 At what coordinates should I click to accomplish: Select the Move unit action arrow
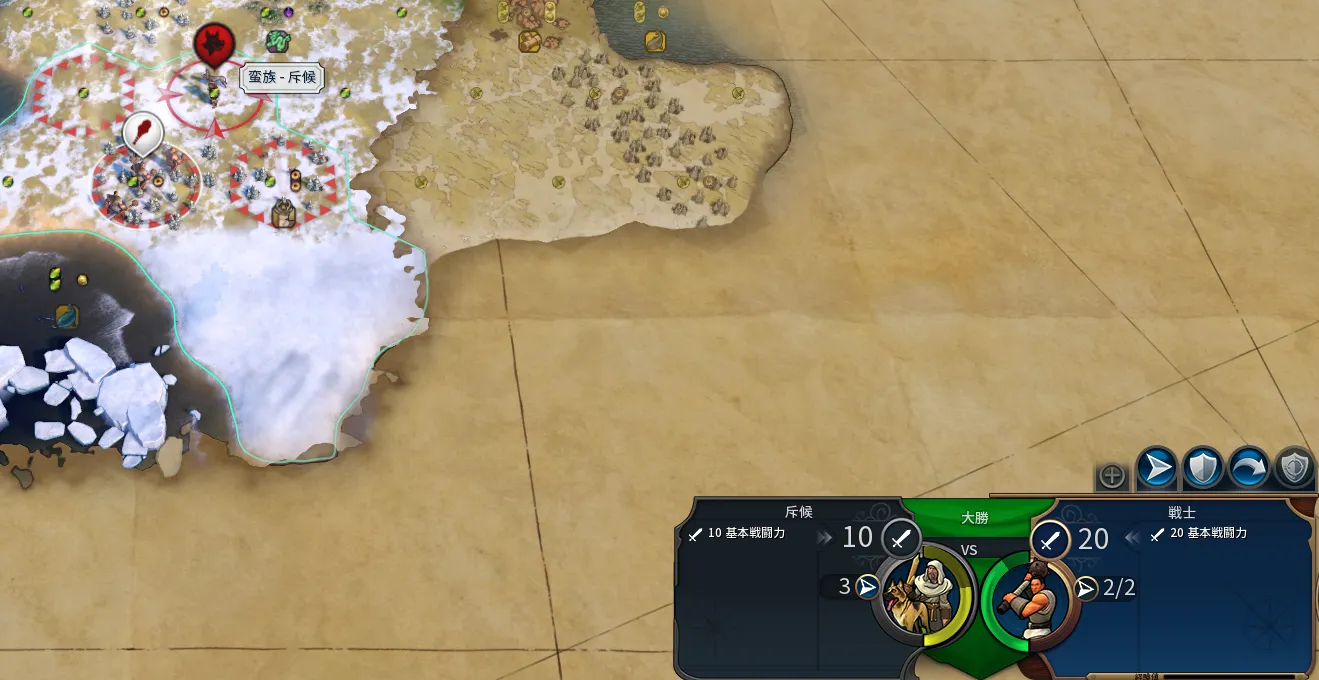coord(1157,467)
